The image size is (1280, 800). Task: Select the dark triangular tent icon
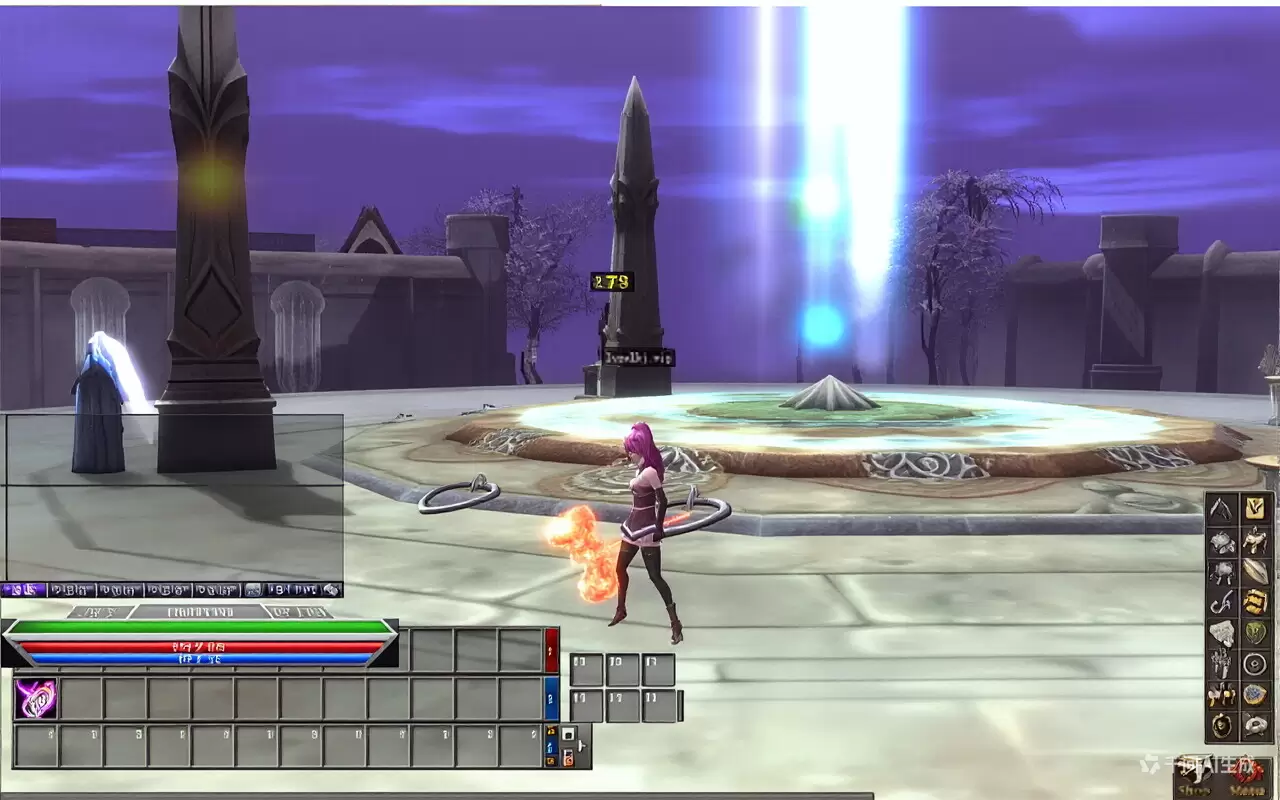tap(1221, 508)
